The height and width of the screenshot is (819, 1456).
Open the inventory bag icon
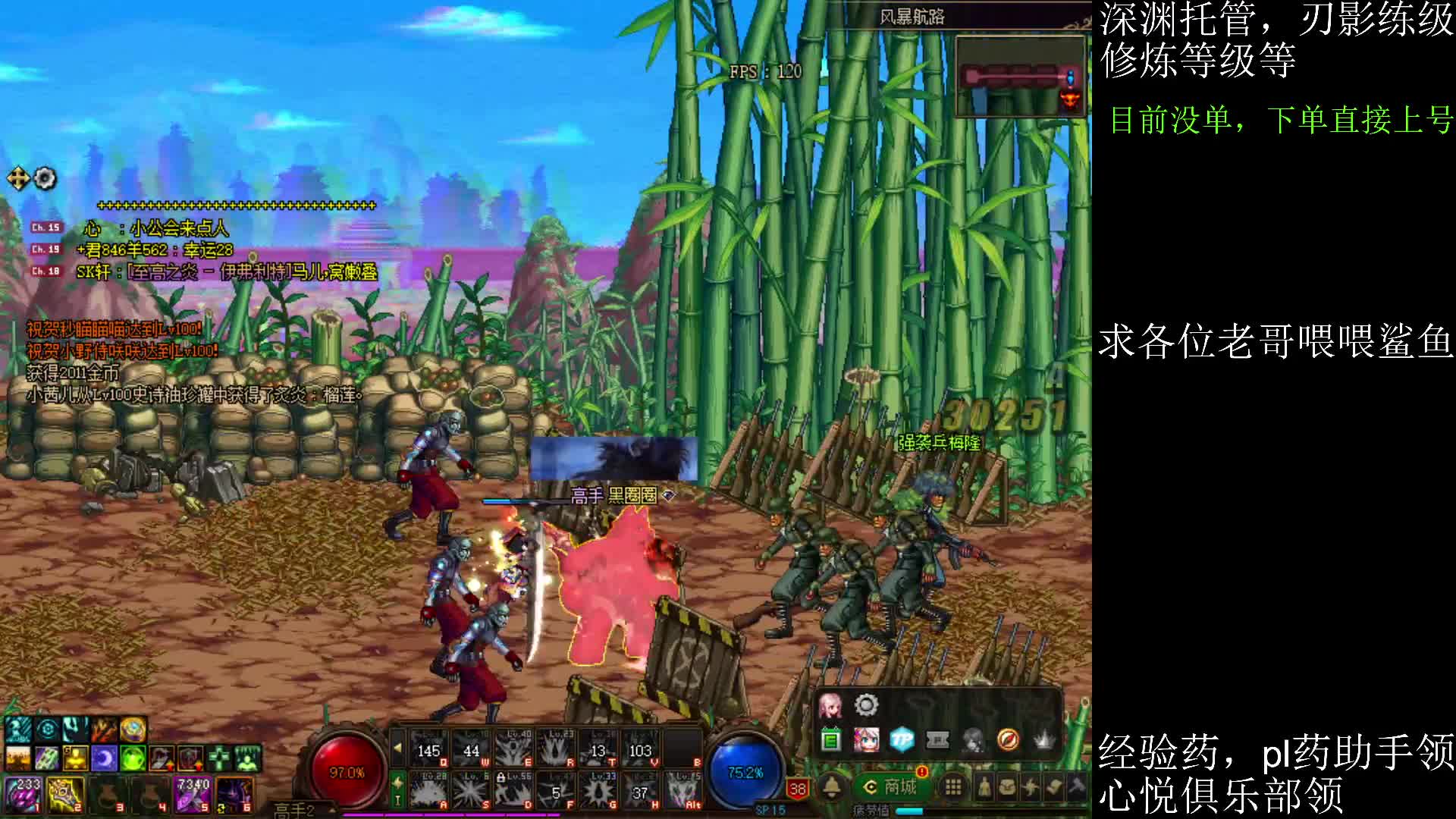[1007, 788]
